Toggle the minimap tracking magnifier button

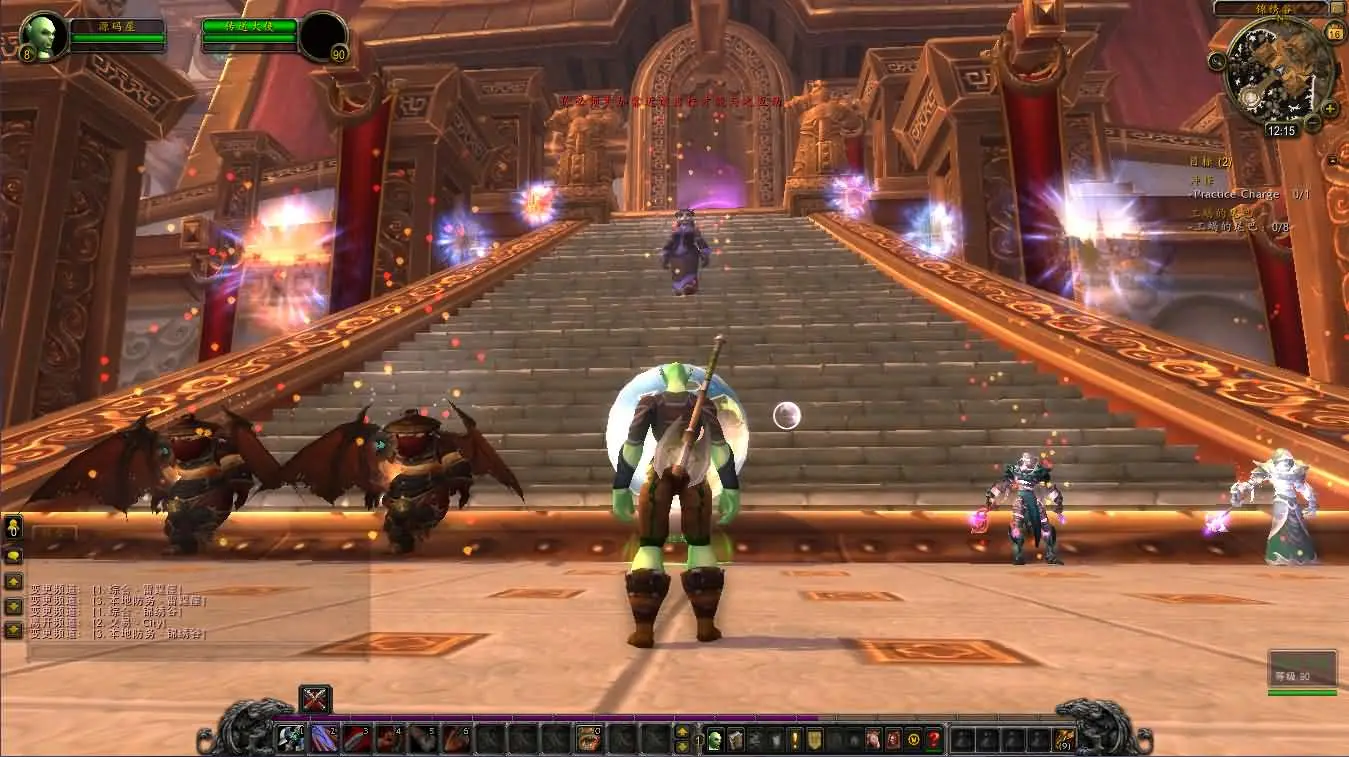1217,60
